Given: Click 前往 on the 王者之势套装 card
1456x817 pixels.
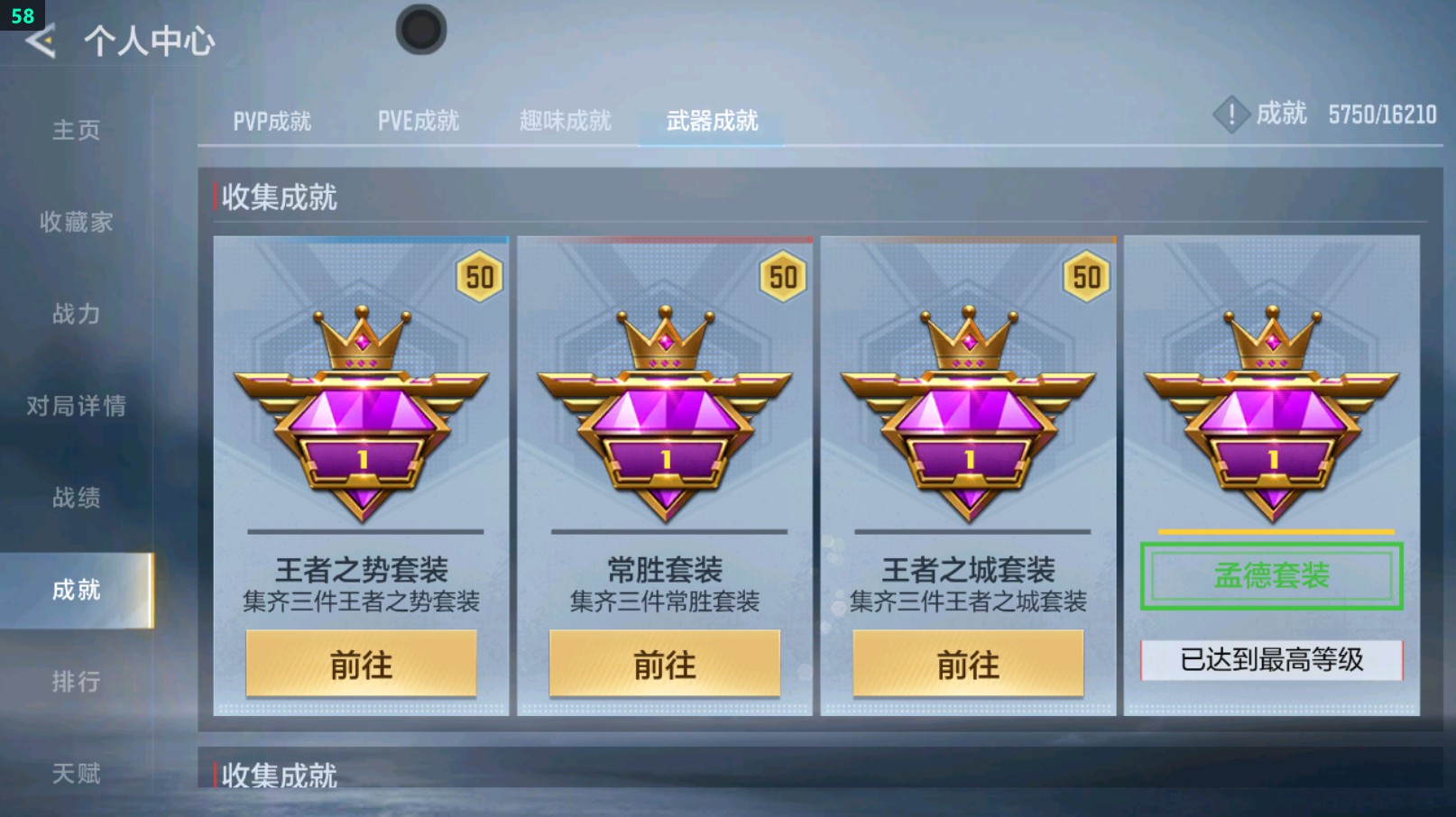Looking at the screenshot, I should 360,666.
